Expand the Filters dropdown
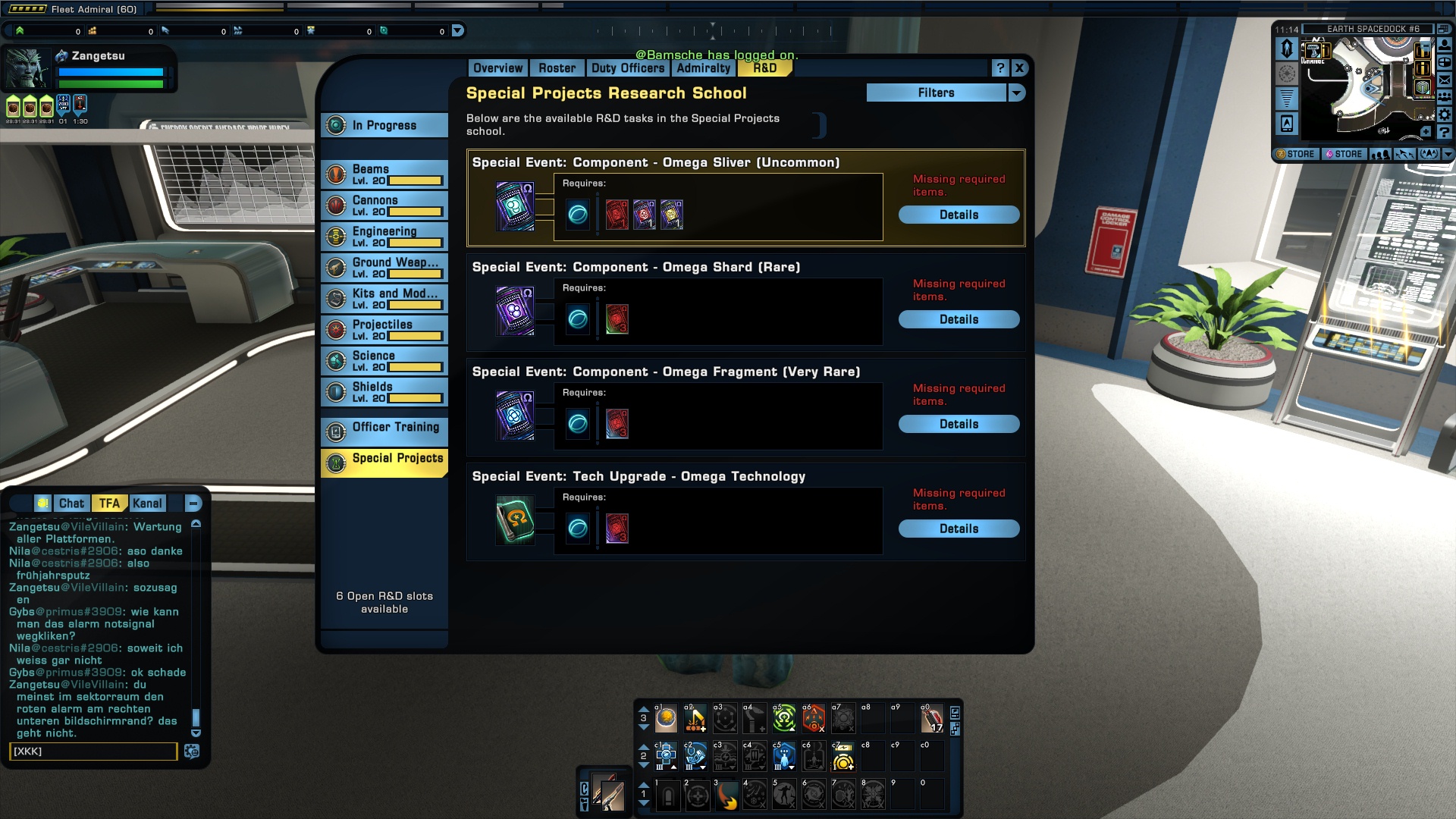This screenshot has height=819, width=1456. [x=1016, y=93]
